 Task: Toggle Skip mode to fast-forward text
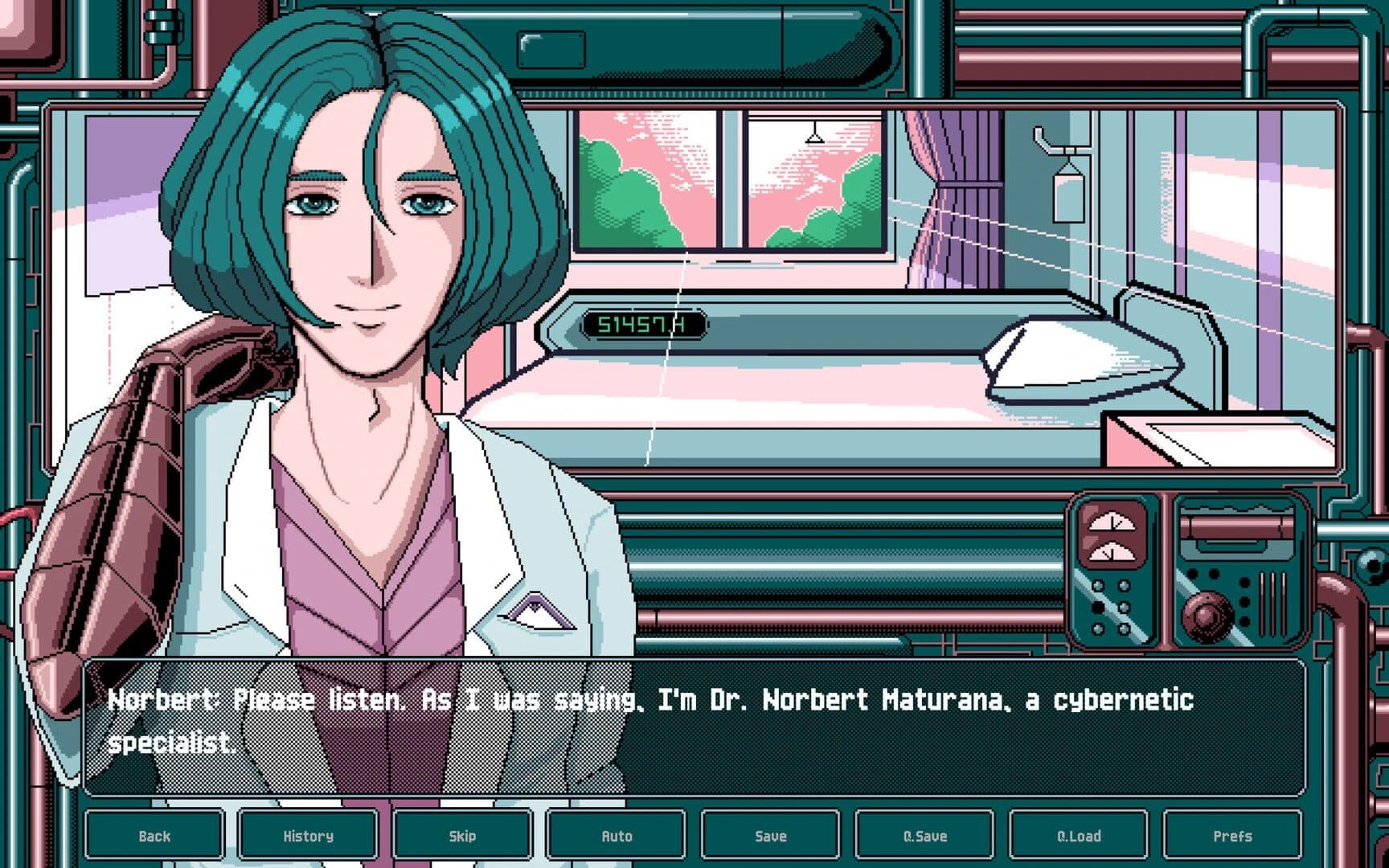tap(462, 836)
